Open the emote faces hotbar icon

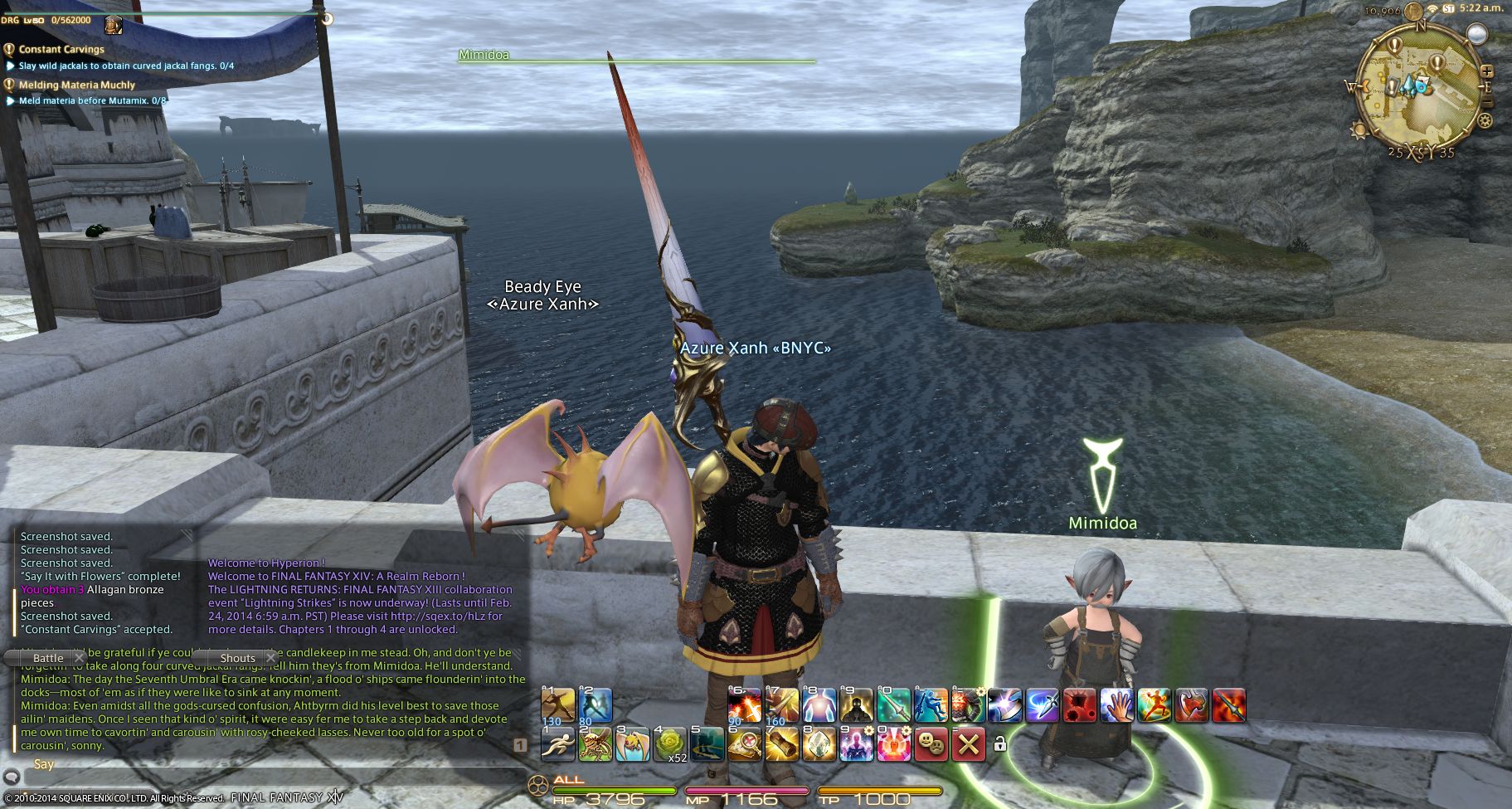[x=931, y=744]
